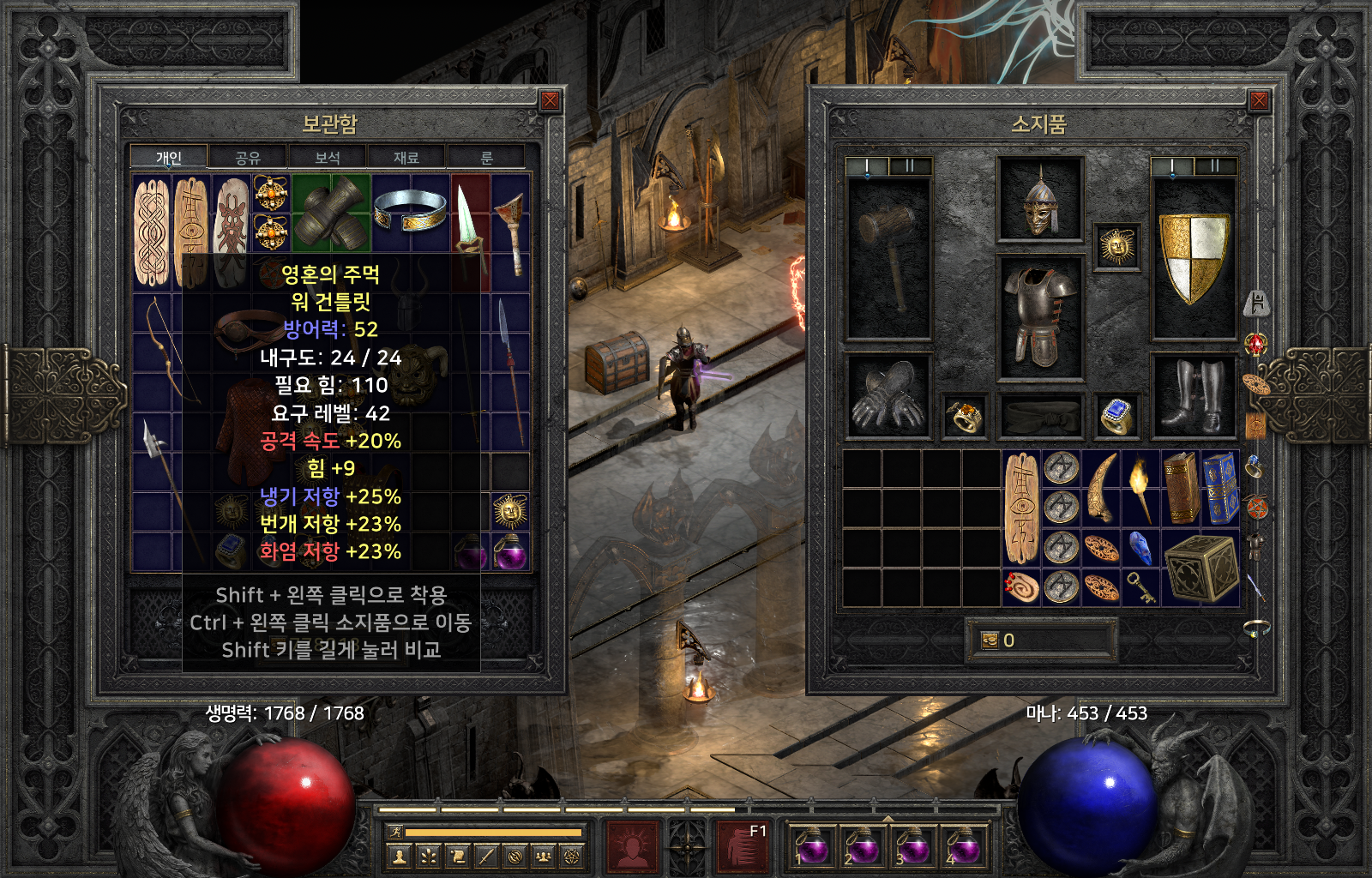Click the equipped gold and white shield
Viewport: 1372px width, 878px height.
tap(1193, 259)
